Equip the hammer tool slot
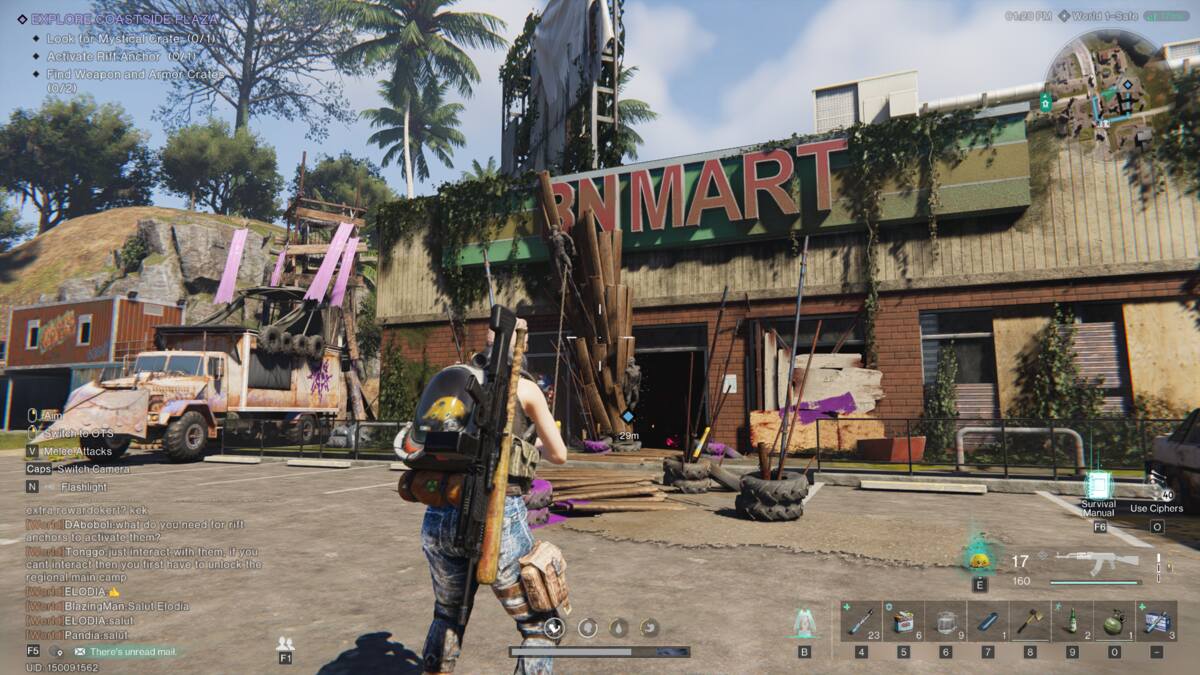 point(1029,621)
